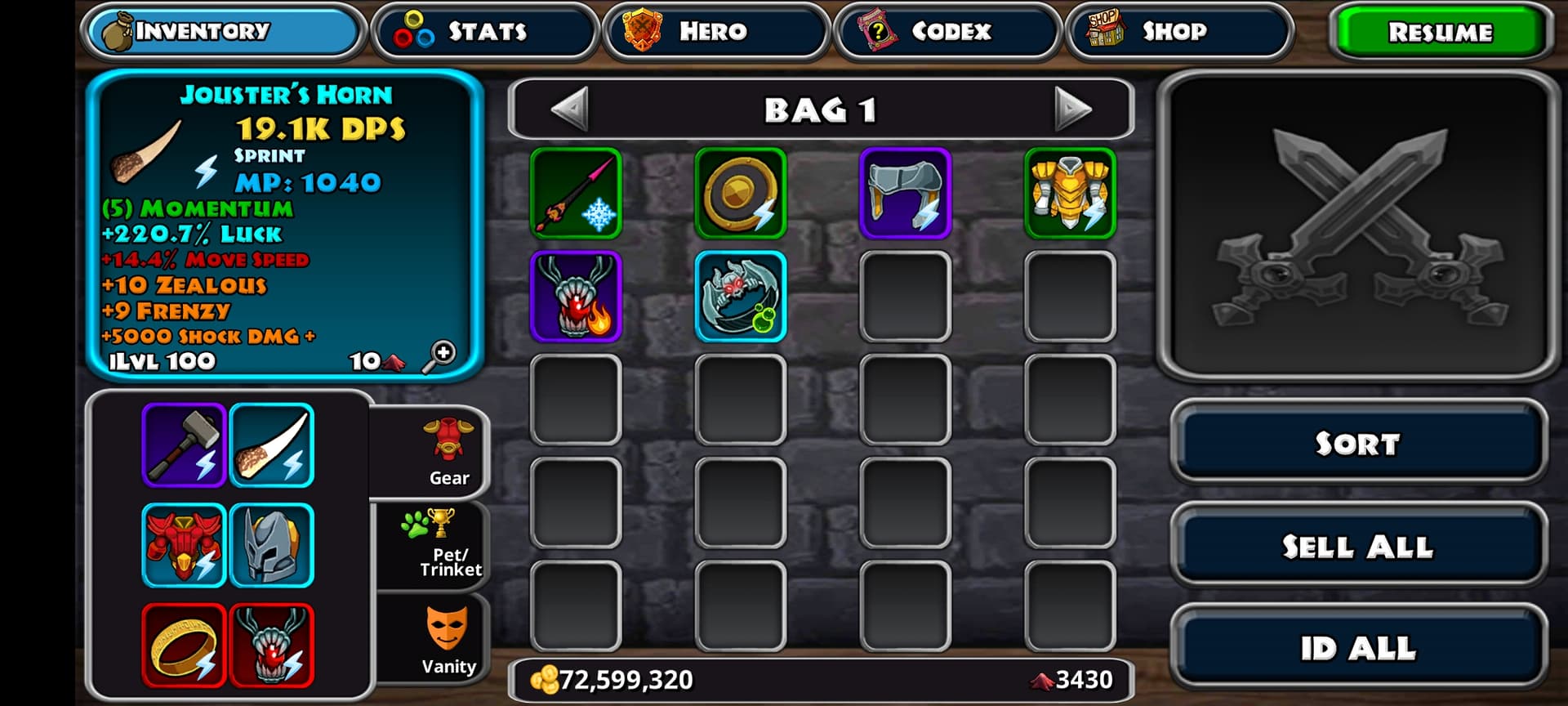Image resolution: width=1568 pixels, height=706 pixels.
Task: Select the ice spear in the bag
Action: [x=576, y=194]
